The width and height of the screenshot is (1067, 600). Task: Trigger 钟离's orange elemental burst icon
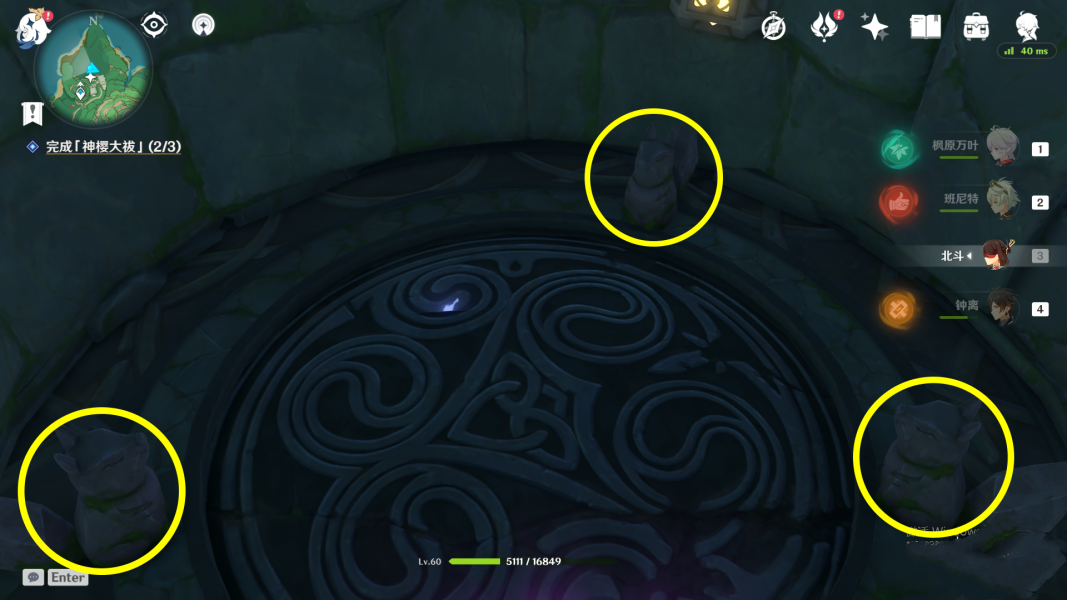tap(899, 309)
